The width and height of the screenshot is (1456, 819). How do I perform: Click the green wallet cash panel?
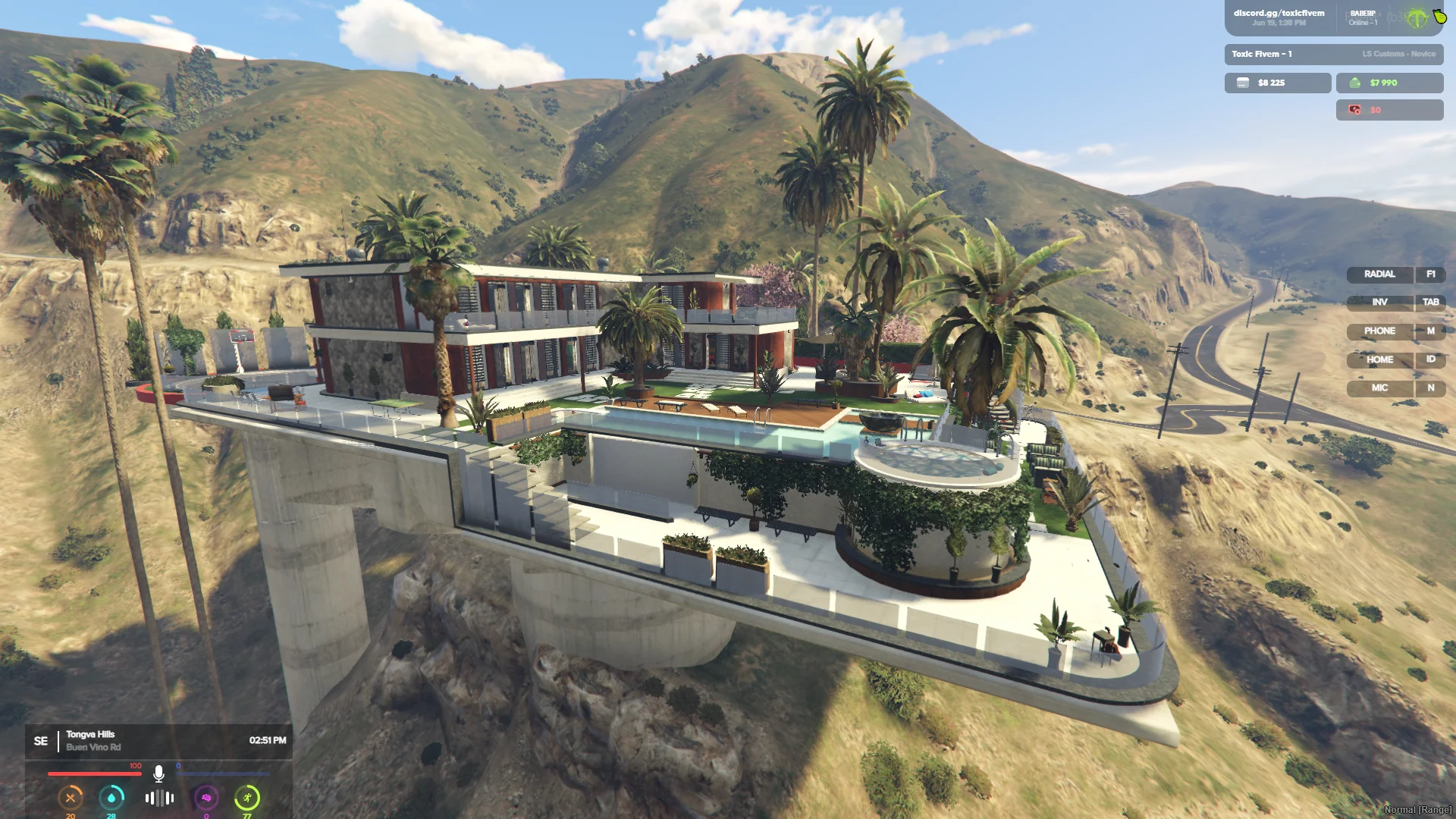coord(1389,83)
